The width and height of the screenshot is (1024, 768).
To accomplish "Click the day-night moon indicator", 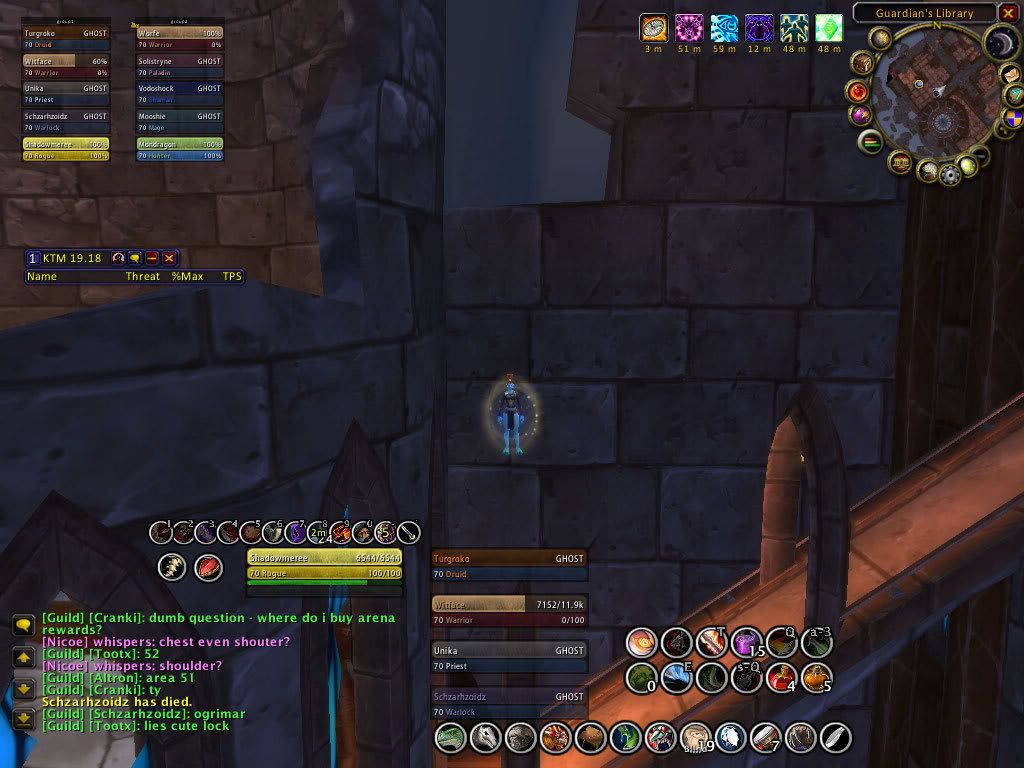I will (1001, 43).
